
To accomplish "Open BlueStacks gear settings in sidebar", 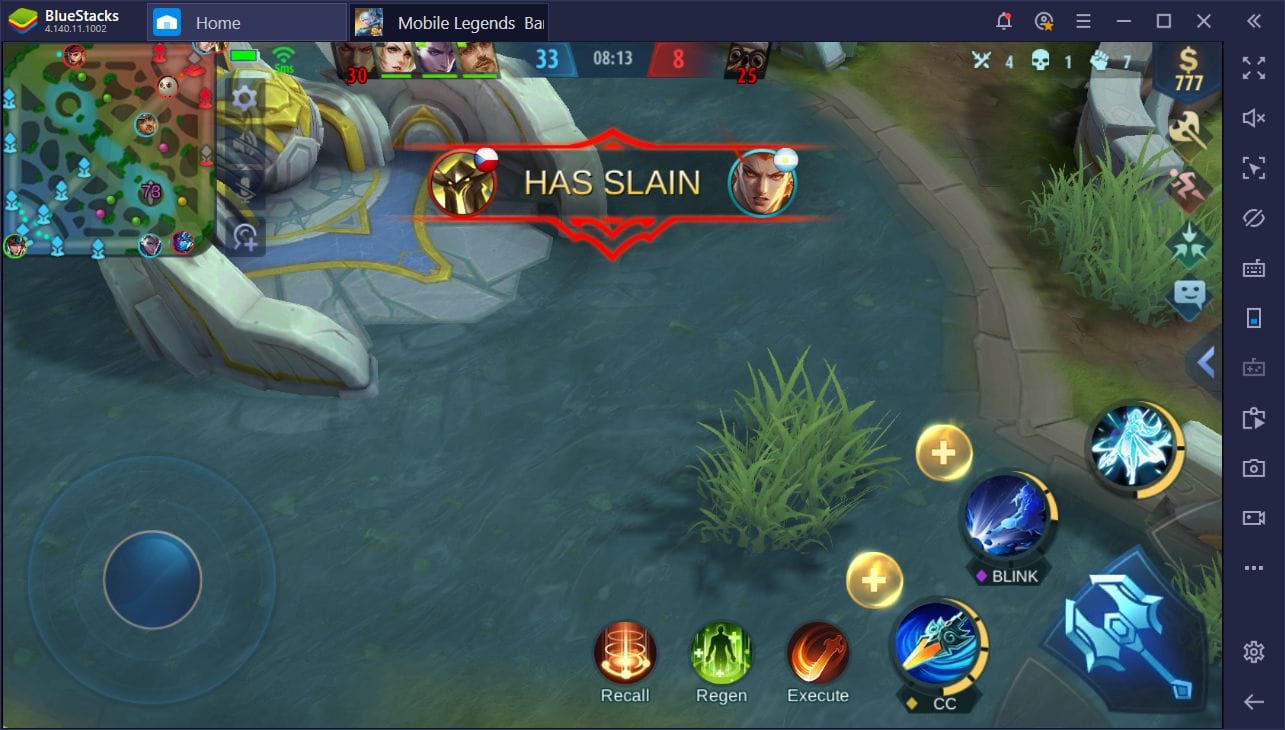I will coord(1253,652).
